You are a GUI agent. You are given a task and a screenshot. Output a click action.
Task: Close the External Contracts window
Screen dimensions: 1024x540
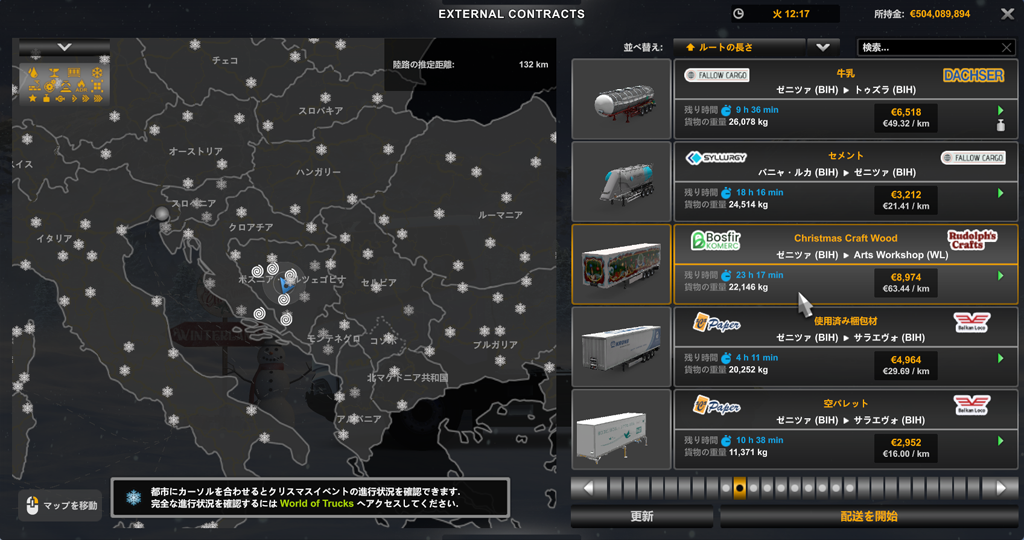coord(1008,14)
